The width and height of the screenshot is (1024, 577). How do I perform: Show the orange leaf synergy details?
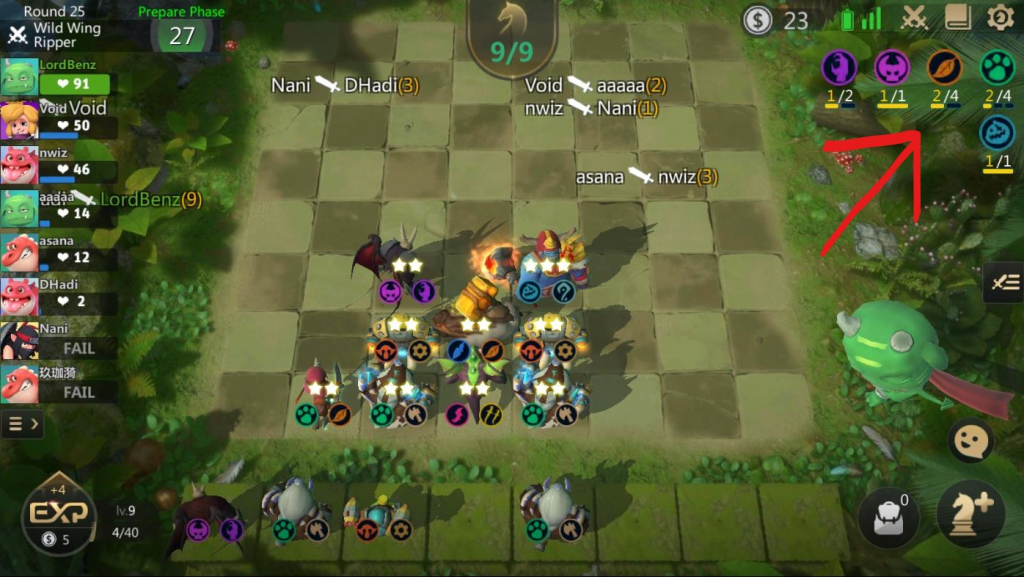943,68
